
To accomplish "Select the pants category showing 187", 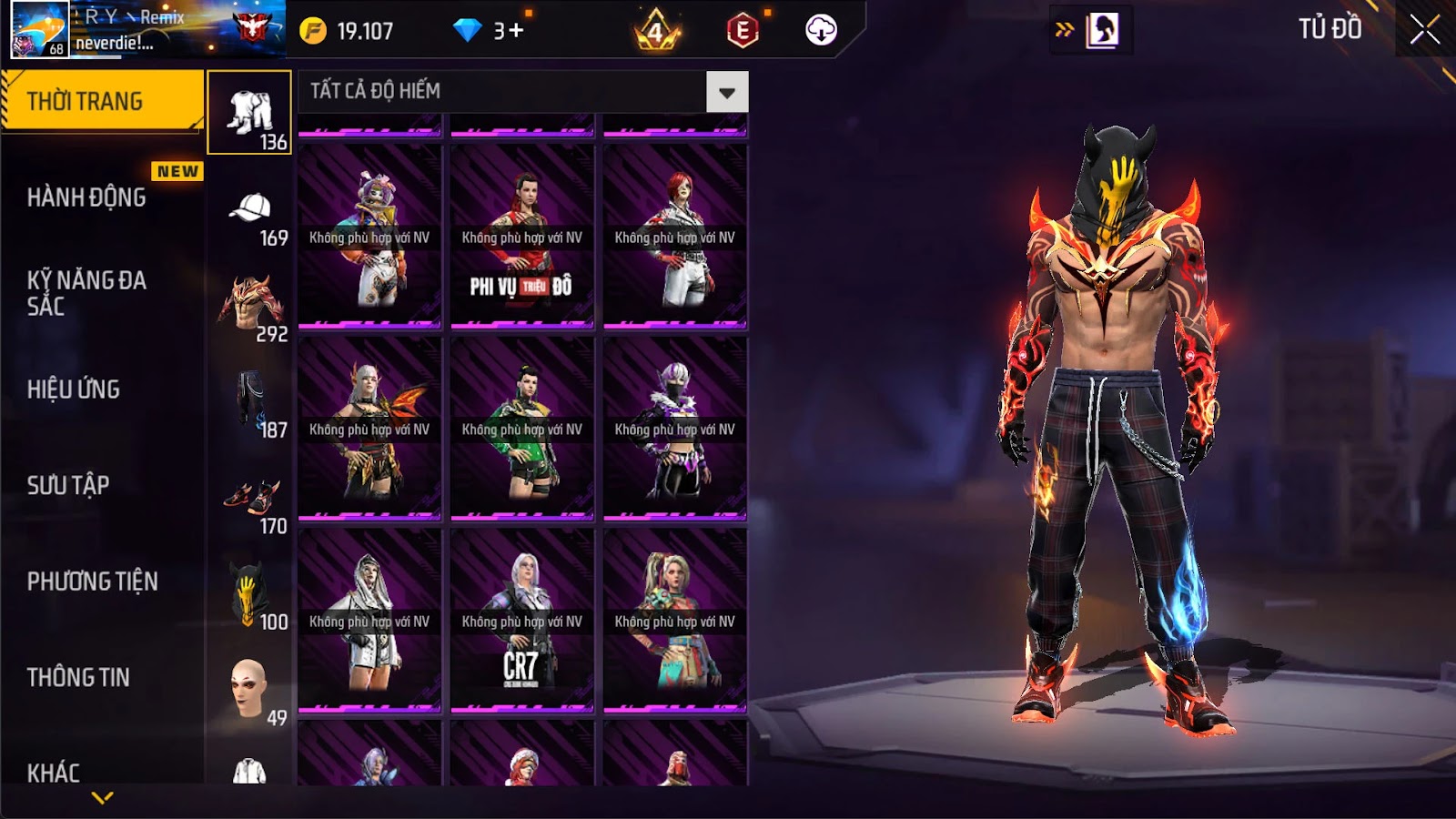I will pos(249,405).
